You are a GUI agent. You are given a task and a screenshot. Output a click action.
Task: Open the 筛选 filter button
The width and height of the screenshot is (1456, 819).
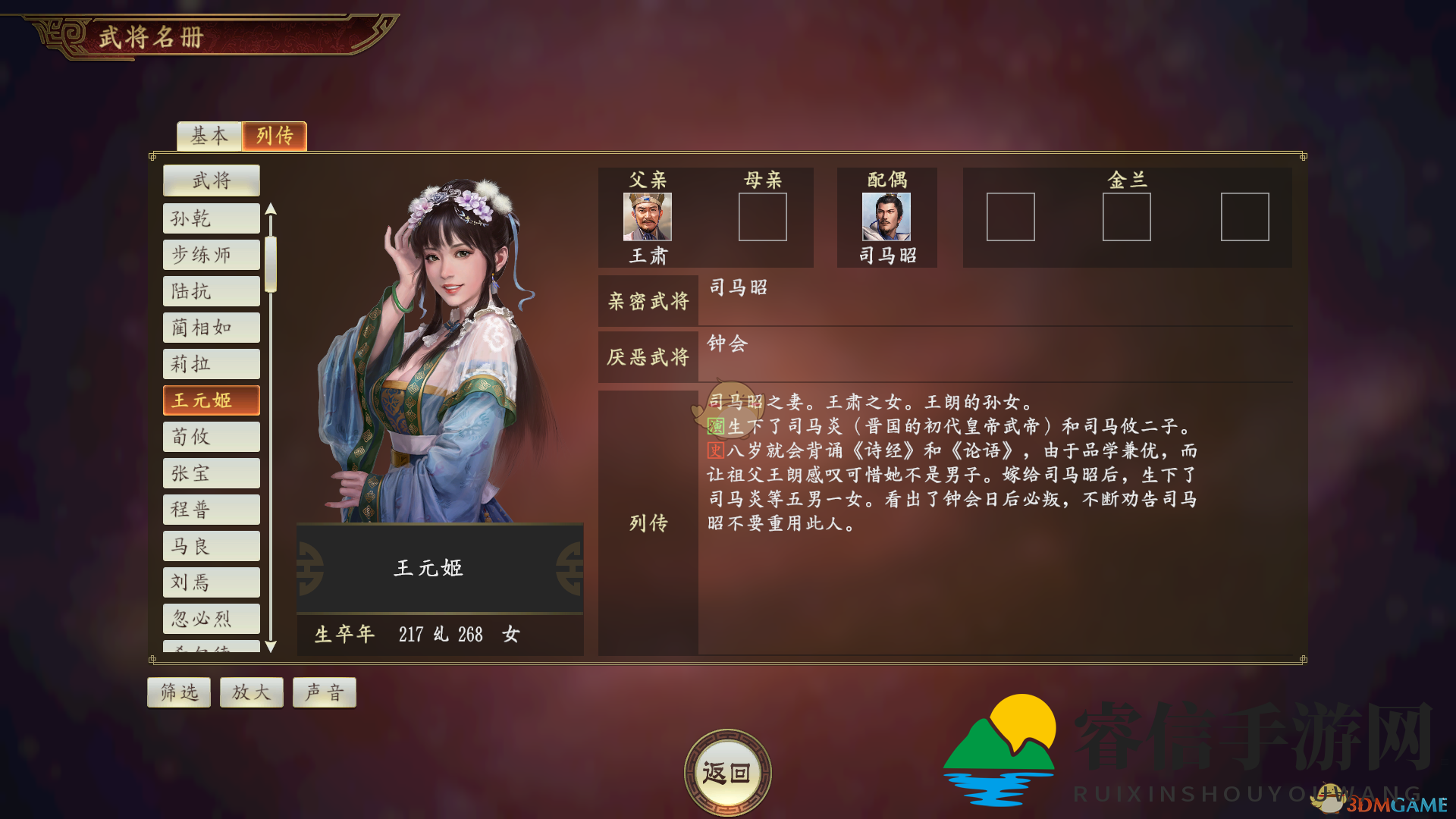tap(179, 692)
